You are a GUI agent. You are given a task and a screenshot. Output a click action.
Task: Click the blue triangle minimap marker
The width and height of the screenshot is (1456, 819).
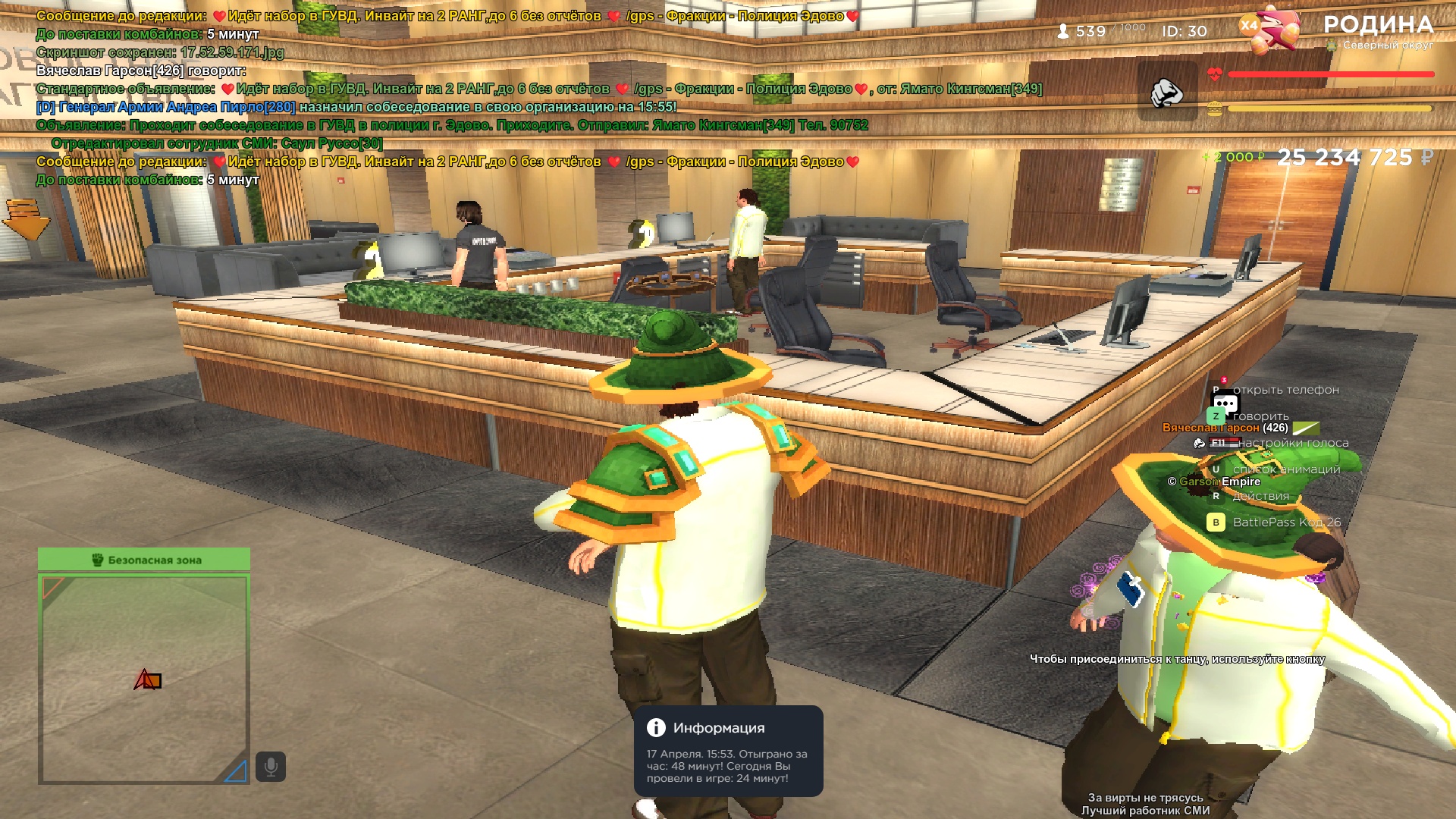(237, 771)
